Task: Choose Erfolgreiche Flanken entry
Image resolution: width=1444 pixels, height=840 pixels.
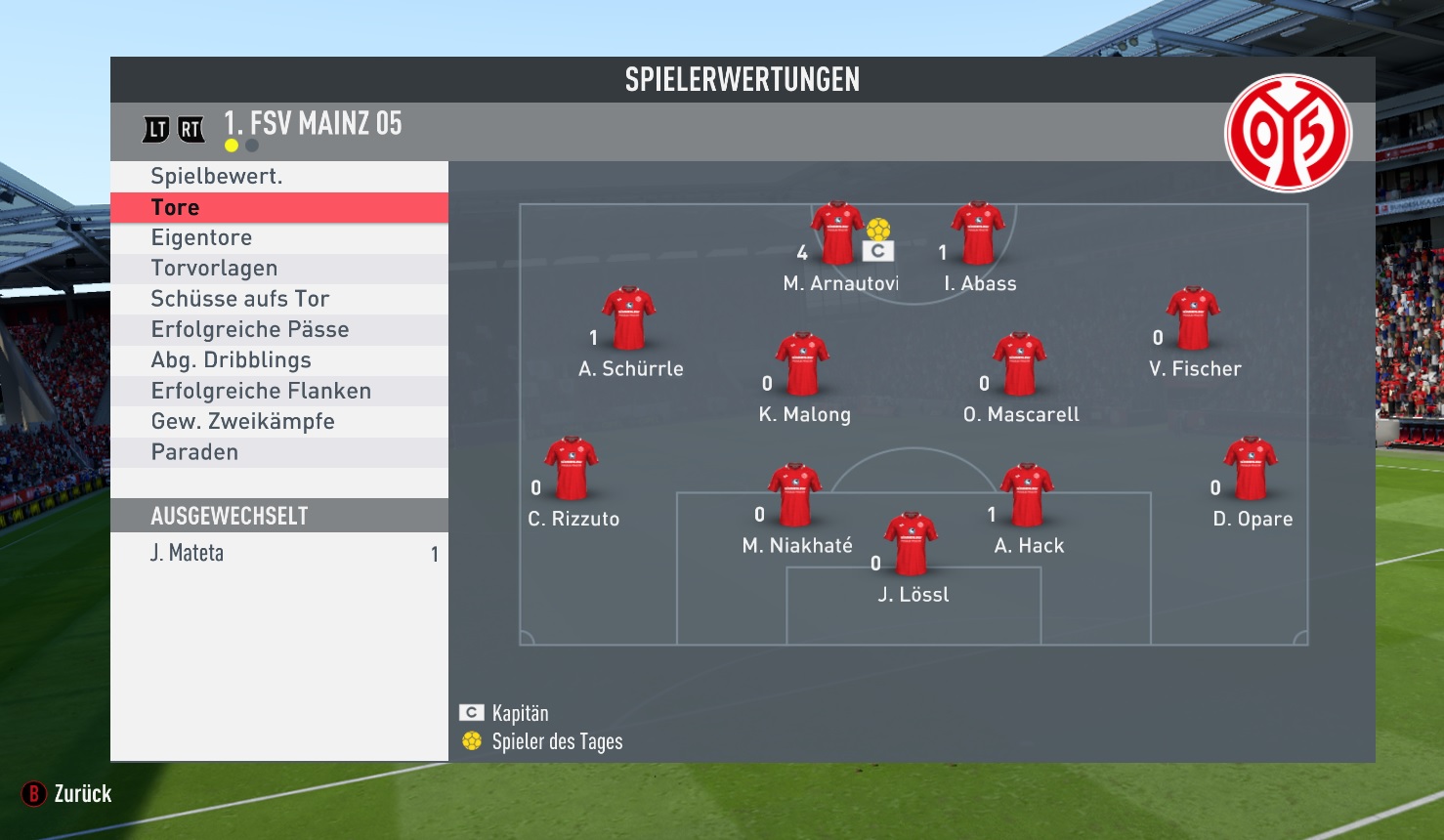Action: (x=278, y=391)
